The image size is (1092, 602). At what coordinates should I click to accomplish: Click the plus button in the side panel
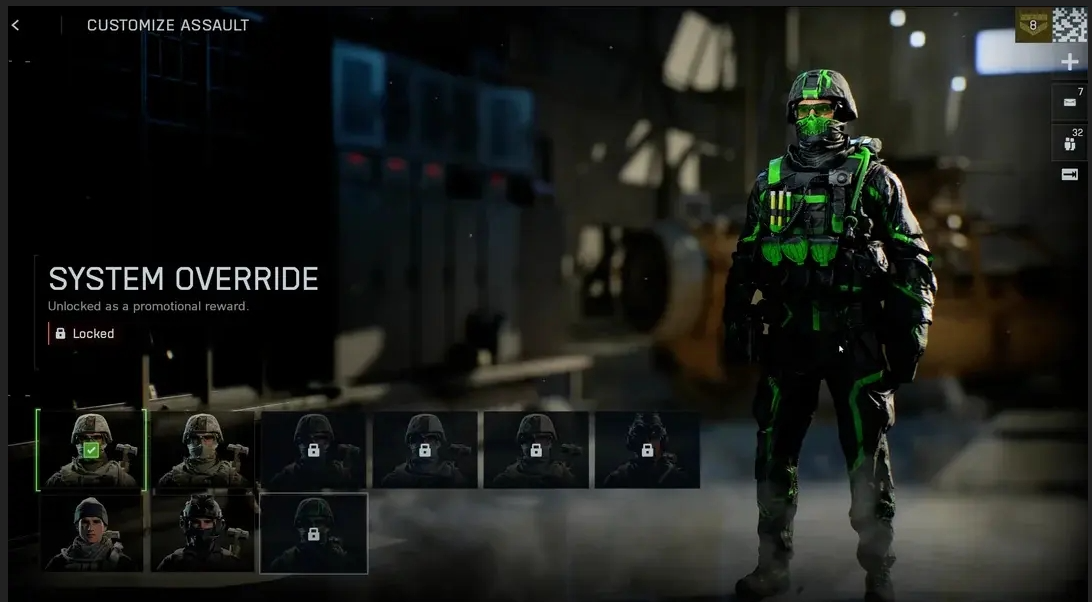1070,62
